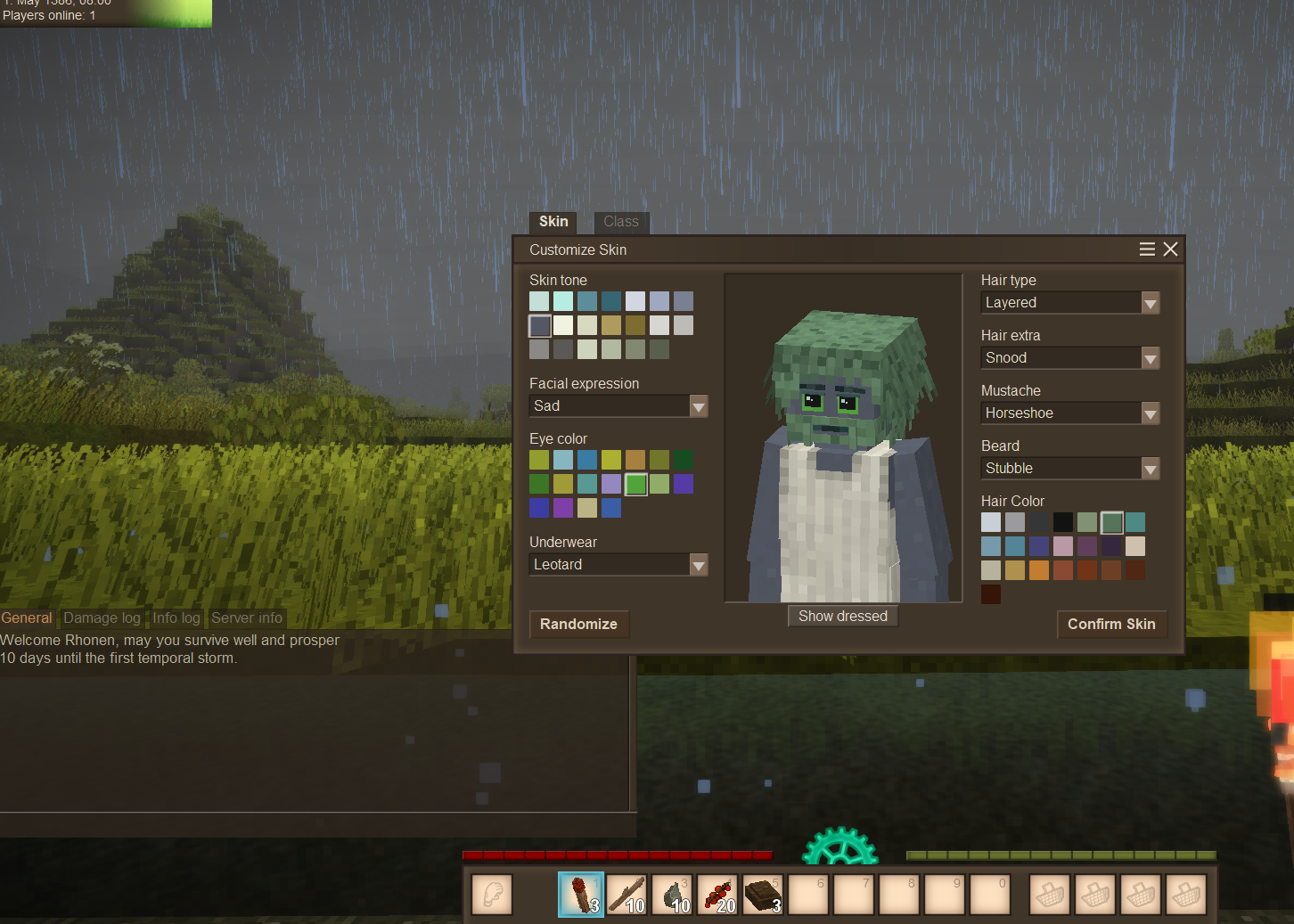The width and height of the screenshot is (1294, 924).
Task: Toggle the Show dressed preview
Action: (842, 616)
